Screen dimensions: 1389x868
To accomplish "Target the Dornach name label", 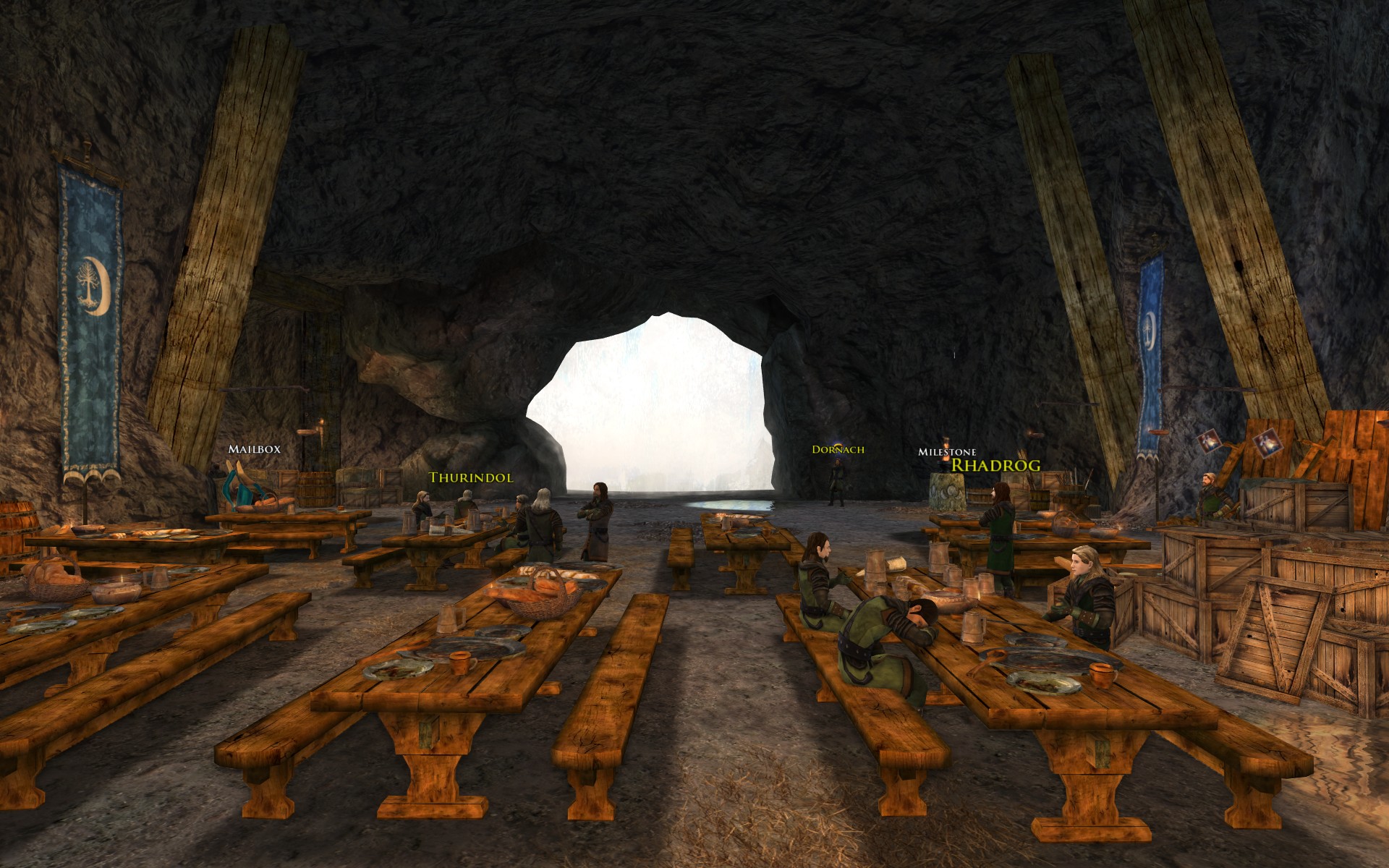I will 838,450.
